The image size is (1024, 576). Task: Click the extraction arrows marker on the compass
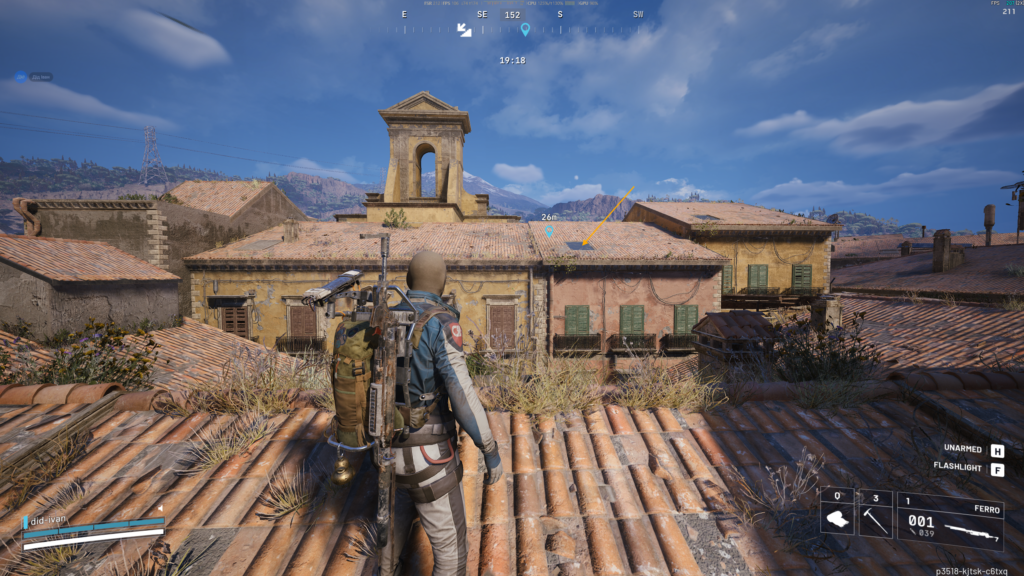[464, 30]
